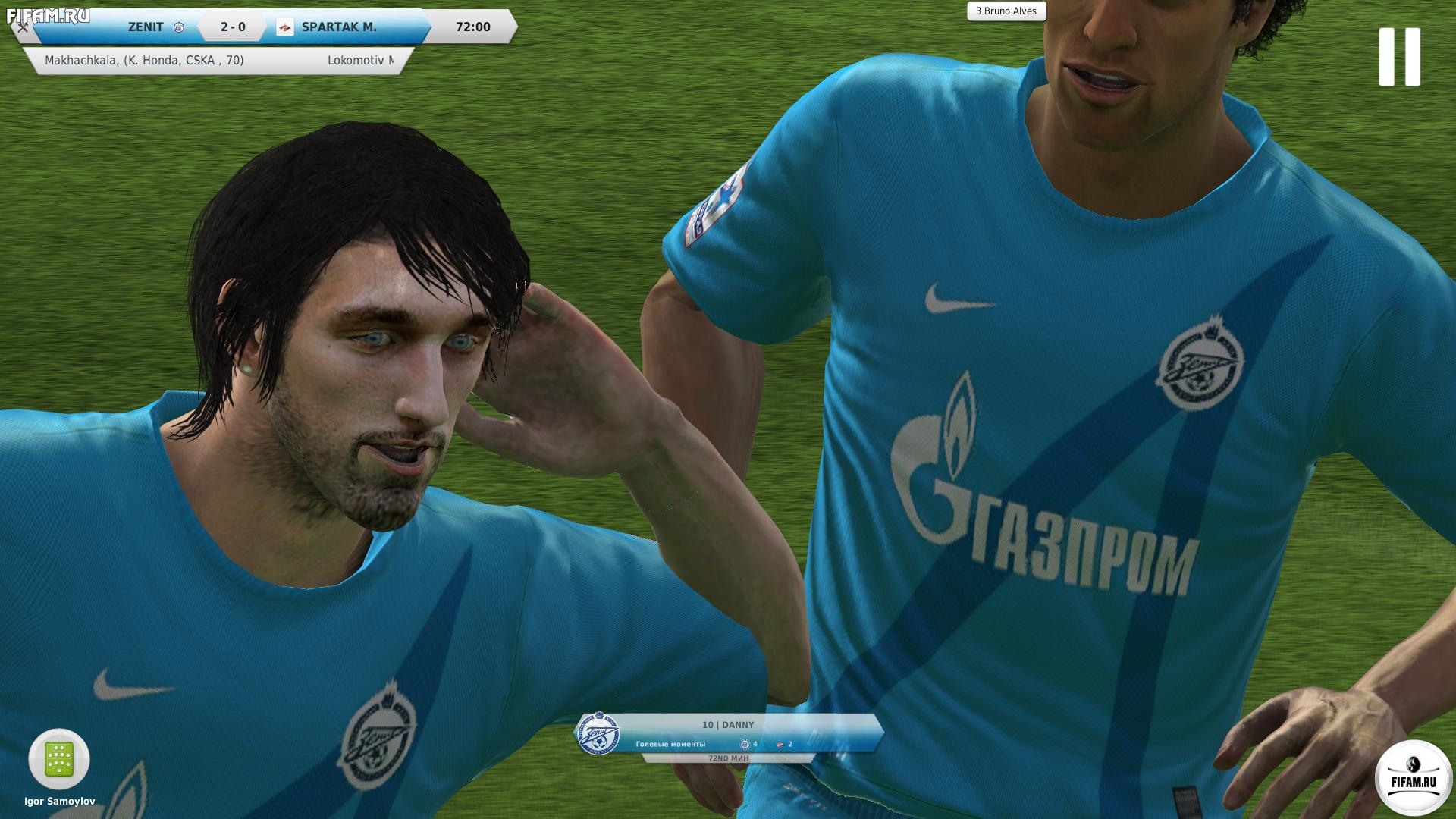Select the Bruno Alves player name tag
Screen dimensions: 1456x819
click(1006, 11)
